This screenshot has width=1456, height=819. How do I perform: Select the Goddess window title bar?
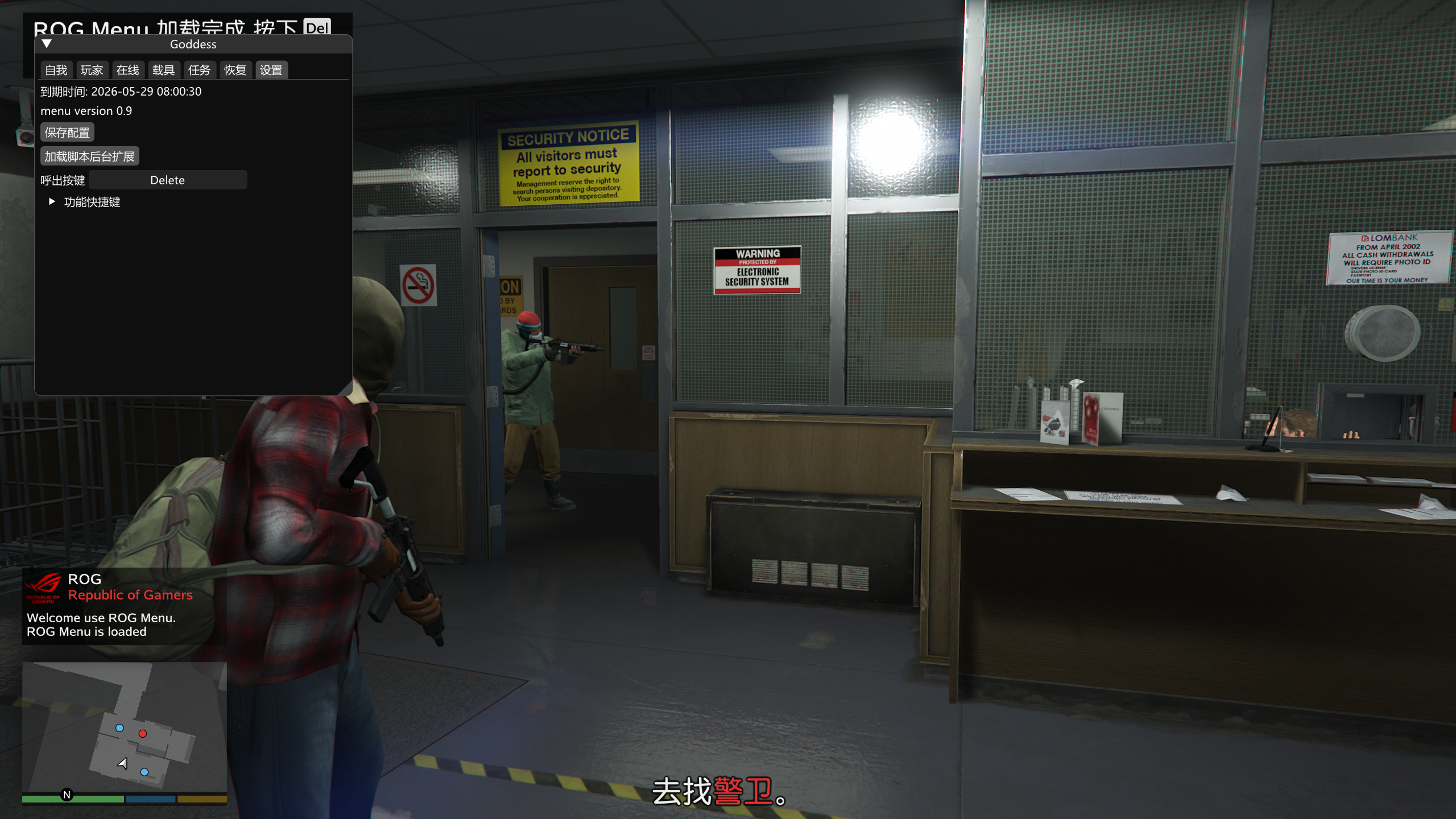tap(193, 44)
